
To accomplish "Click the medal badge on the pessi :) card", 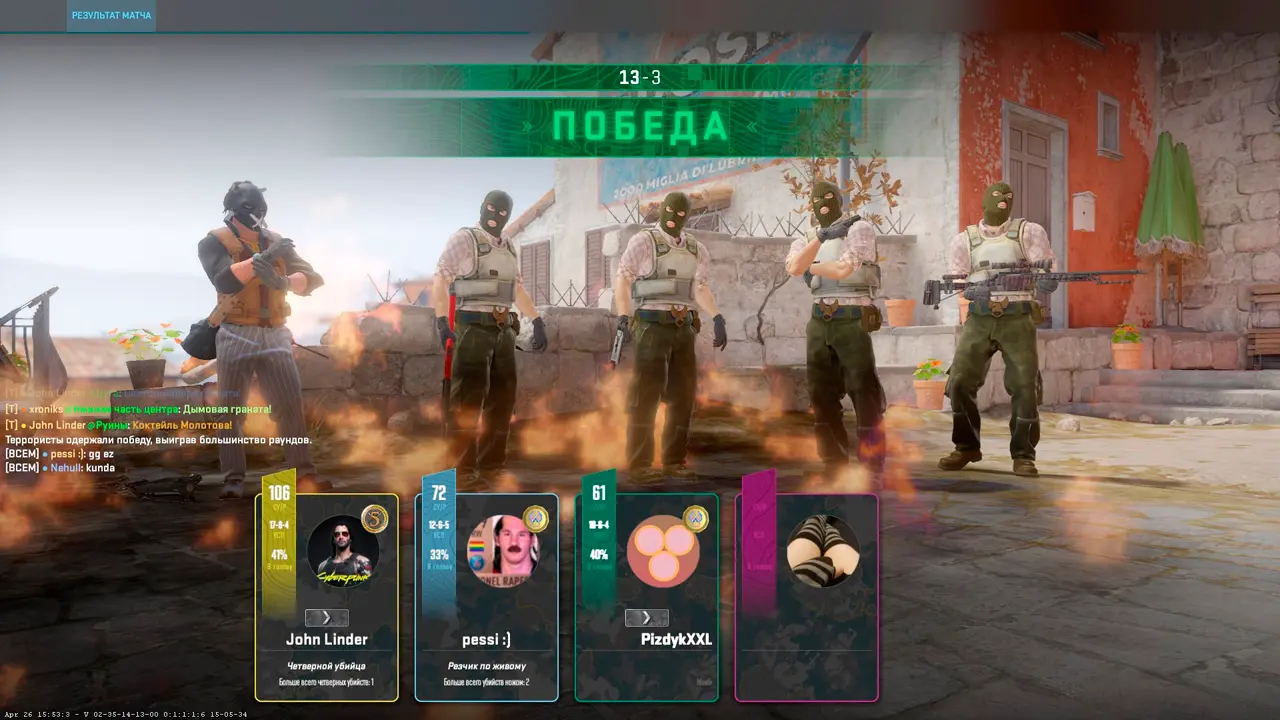I will 535,519.
